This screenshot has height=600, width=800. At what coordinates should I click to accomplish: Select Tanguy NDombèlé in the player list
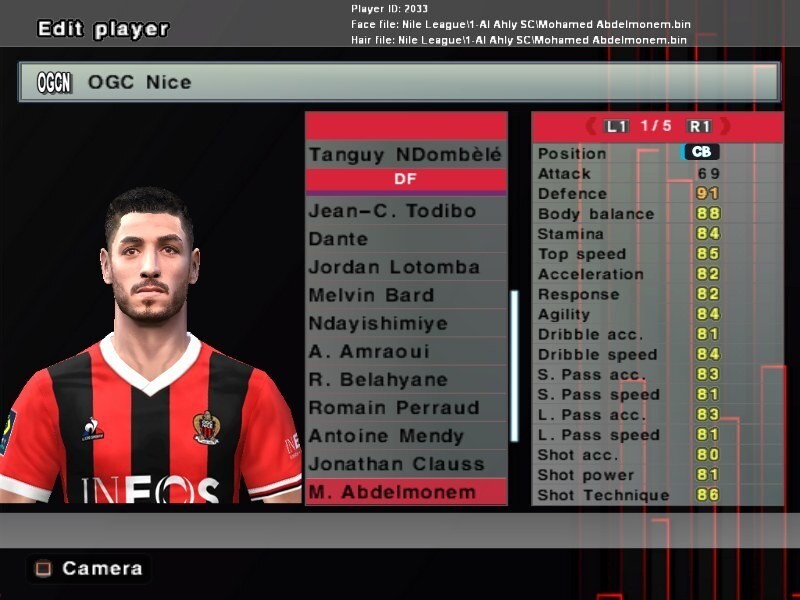pyautogui.click(x=405, y=155)
